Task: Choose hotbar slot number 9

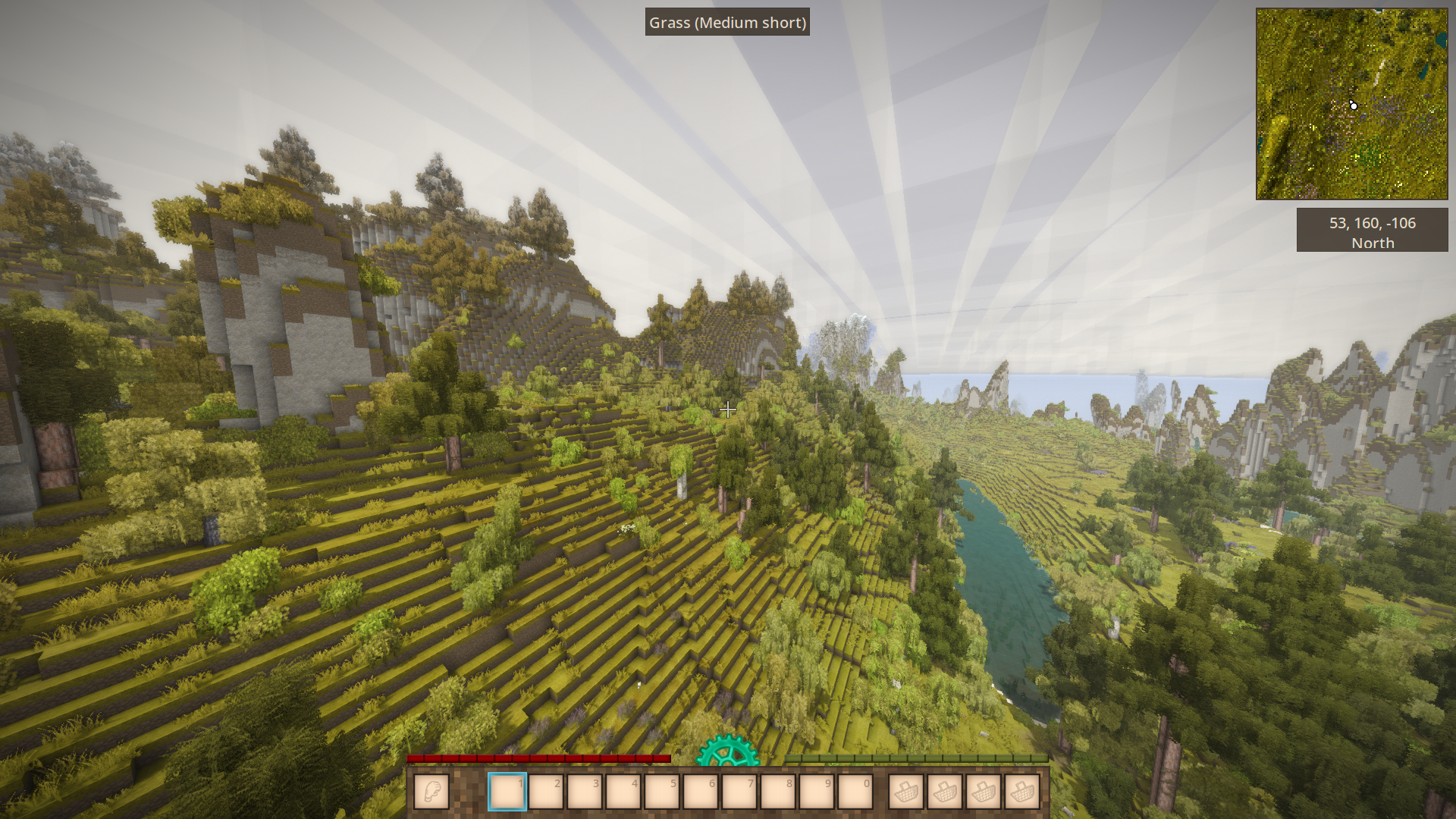Action: click(817, 792)
